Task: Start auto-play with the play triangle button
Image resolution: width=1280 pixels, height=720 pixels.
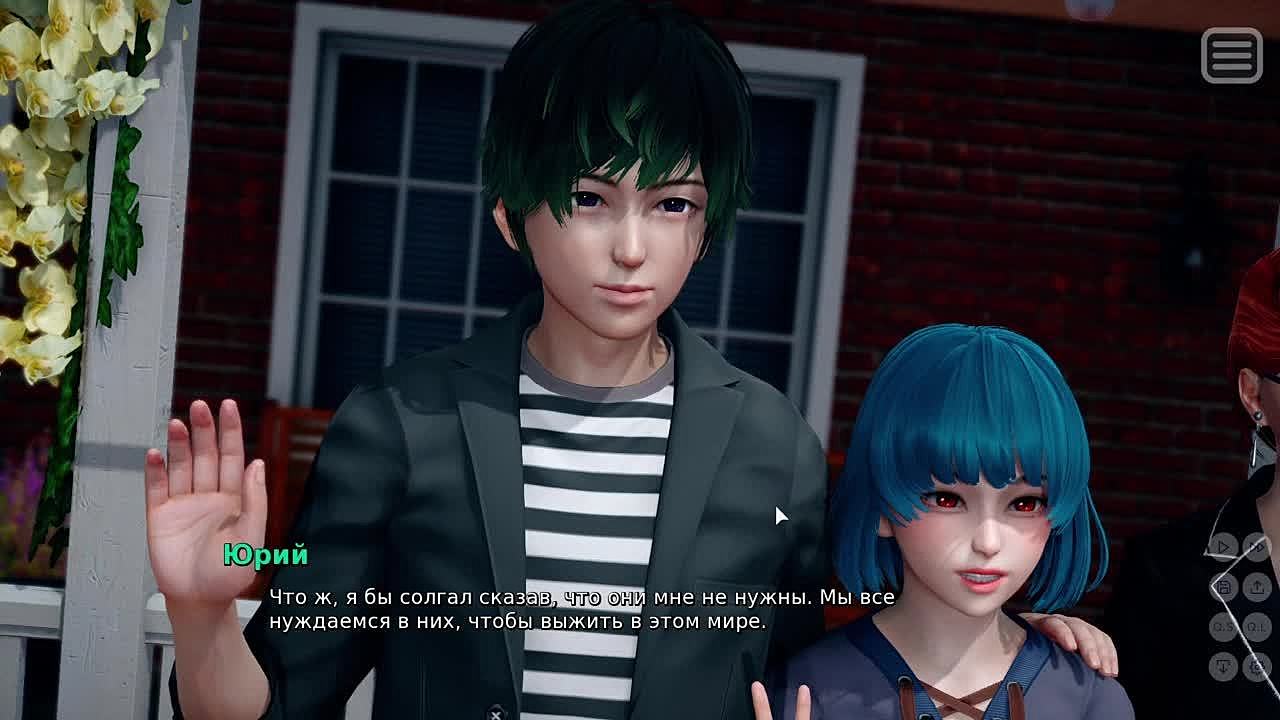Action: 1223,547
